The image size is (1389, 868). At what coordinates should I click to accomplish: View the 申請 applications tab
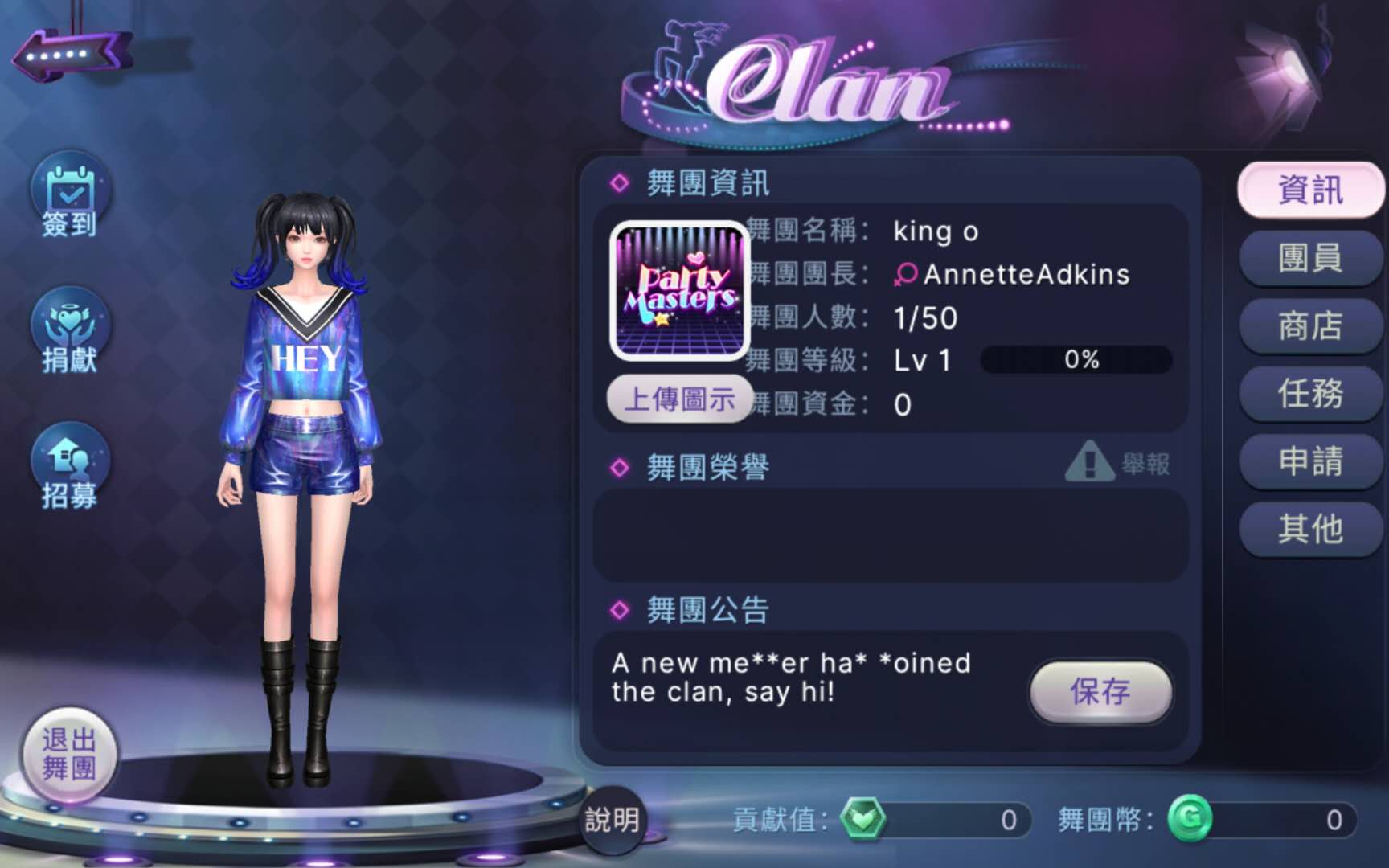click(x=1310, y=461)
